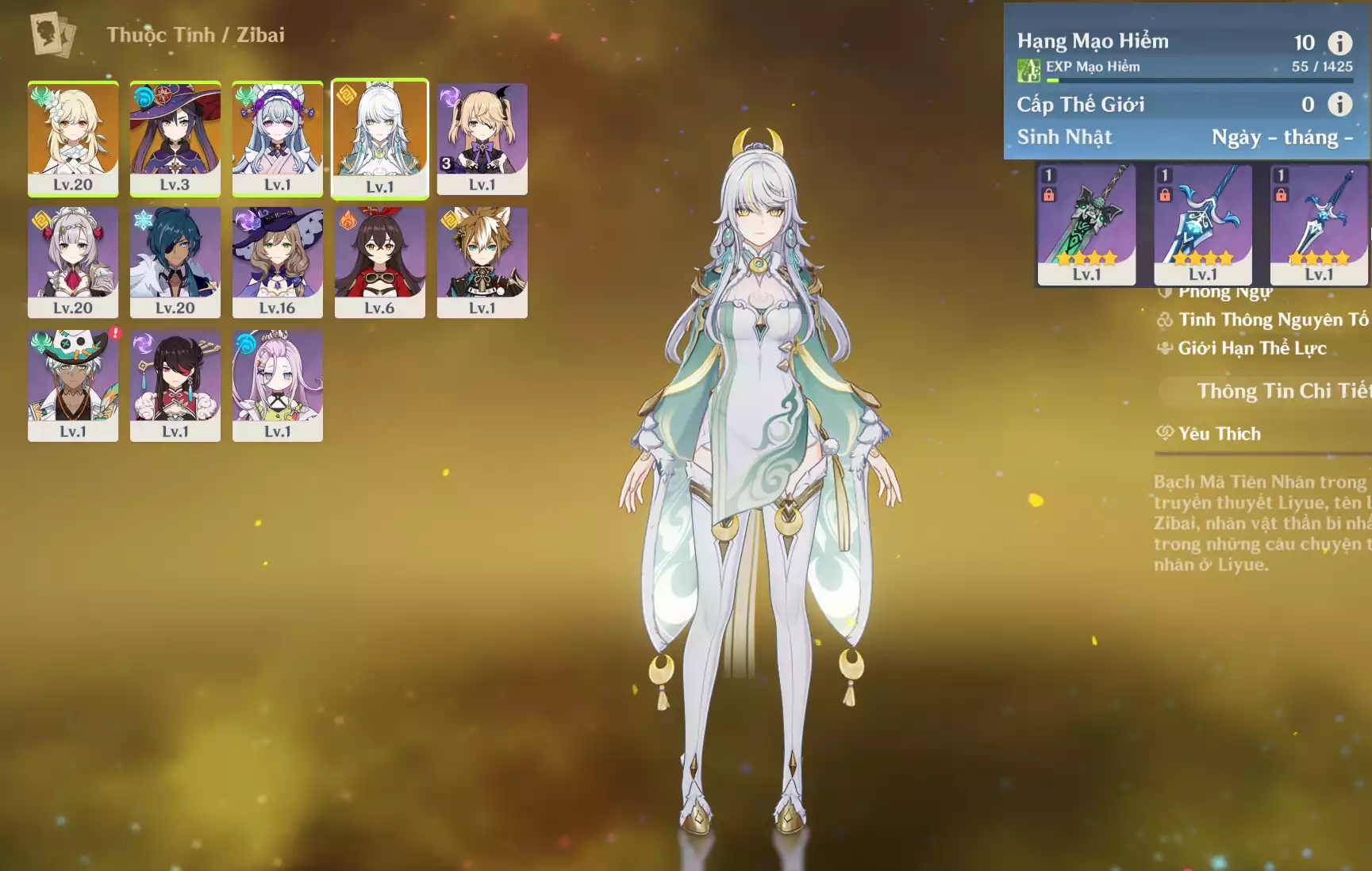Image resolution: width=1372 pixels, height=871 pixels.
Task: Choose Mona's Lv.3 character card
Action: click(x=175, y=138)
